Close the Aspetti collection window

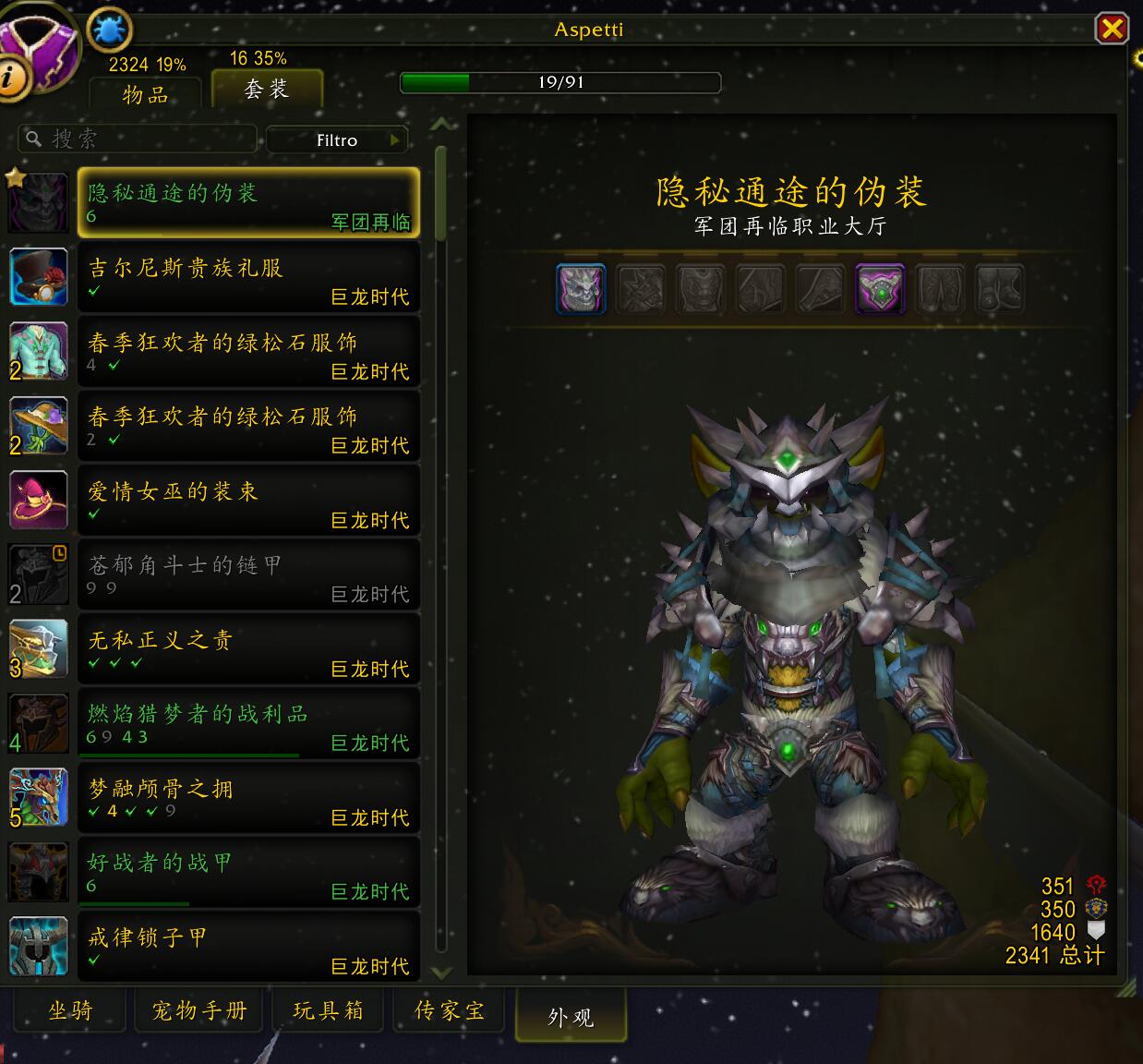tap(1112, 29)
